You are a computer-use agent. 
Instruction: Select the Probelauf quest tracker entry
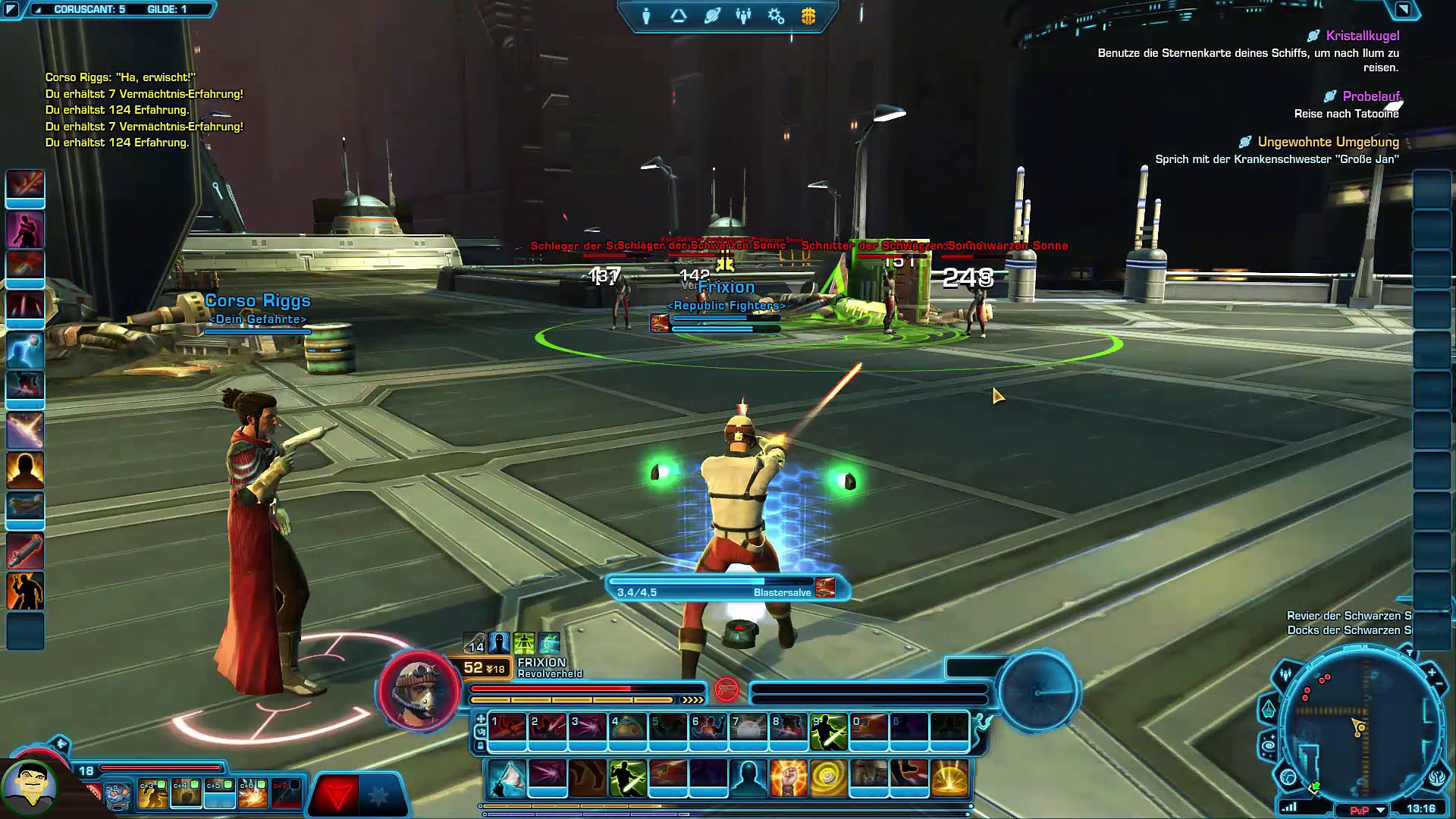click(x=1370, y=96)
